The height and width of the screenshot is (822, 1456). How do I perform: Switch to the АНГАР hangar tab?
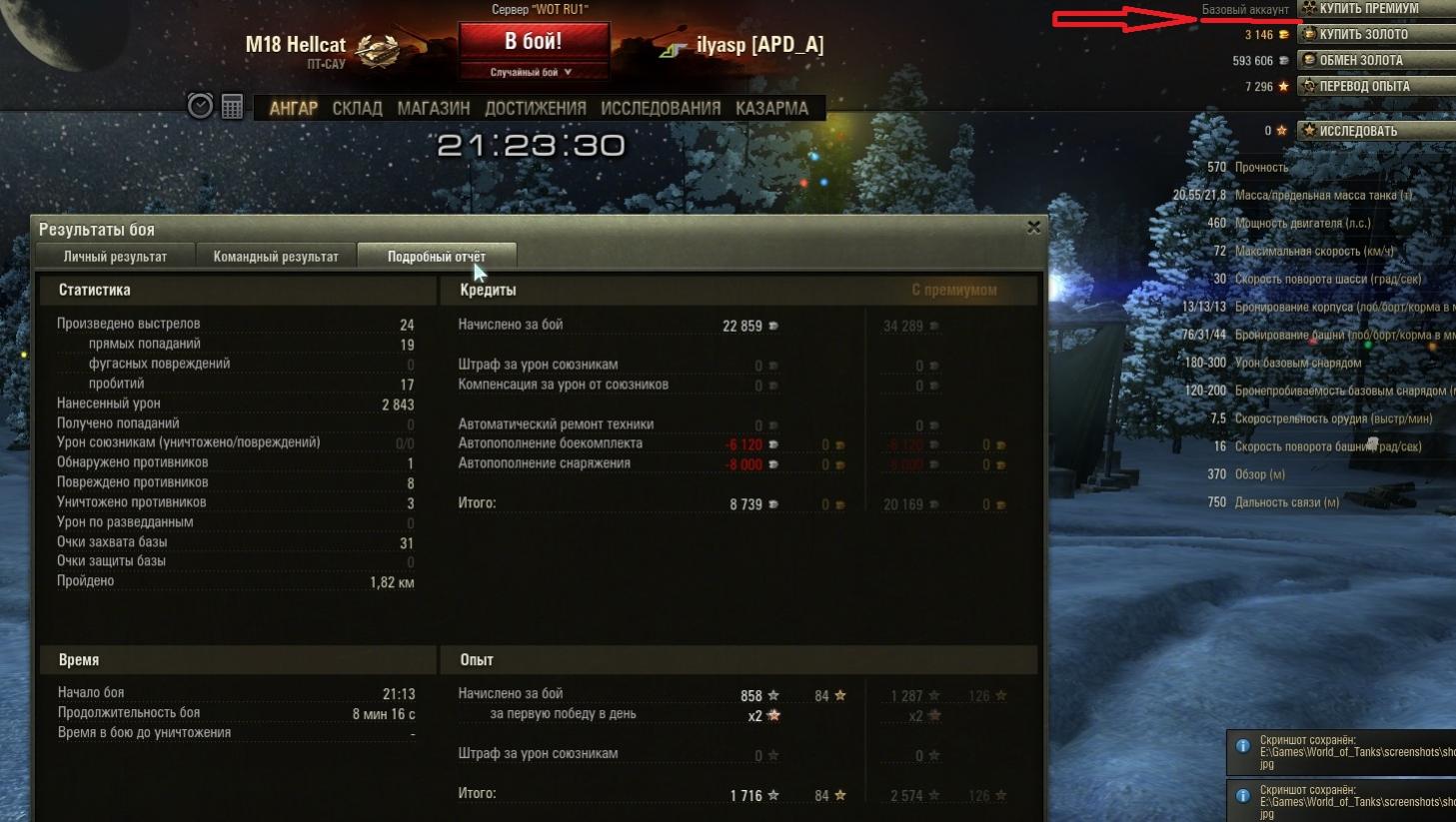point(293,108)
